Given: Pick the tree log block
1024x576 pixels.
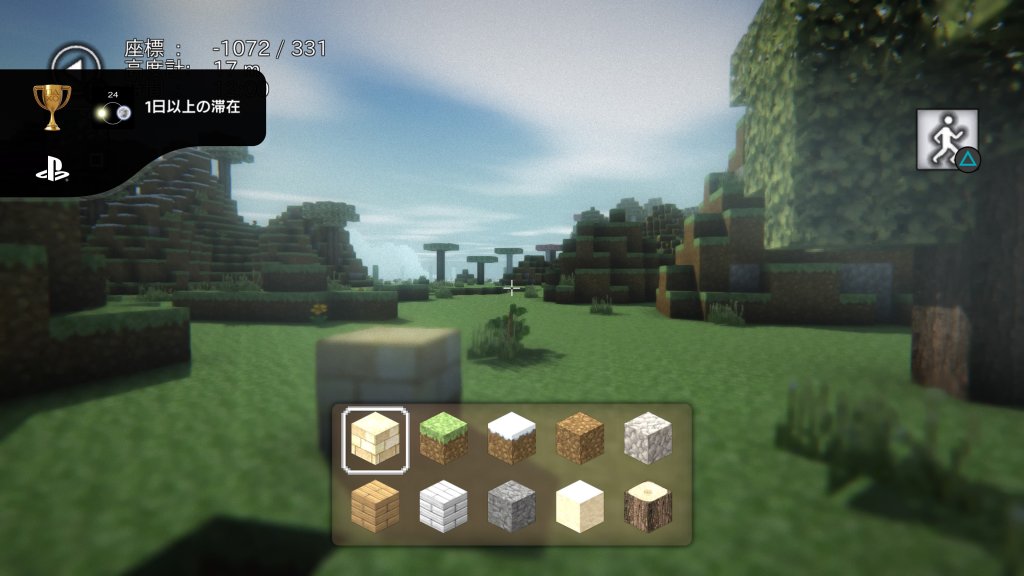Looking at the screenshot, I should pos(647,505).
